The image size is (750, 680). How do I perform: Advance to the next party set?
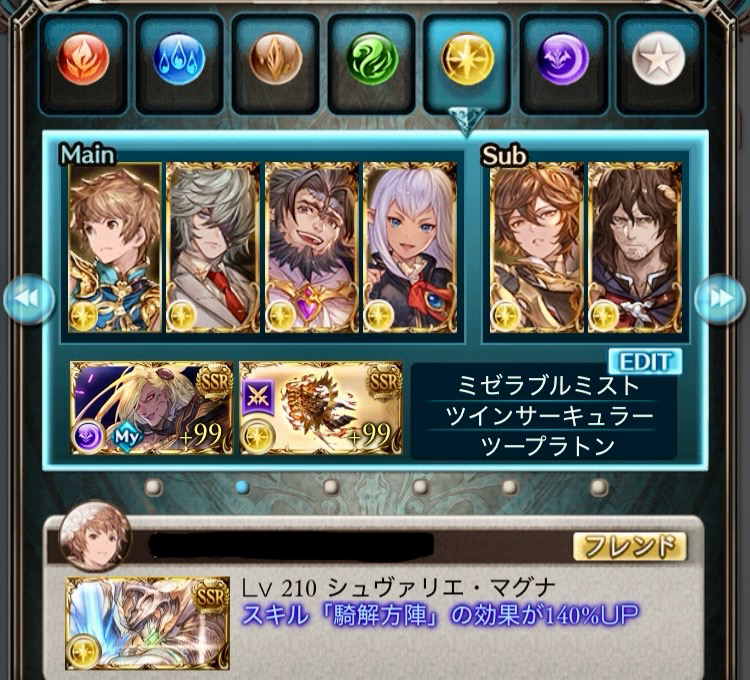[721, 298]
